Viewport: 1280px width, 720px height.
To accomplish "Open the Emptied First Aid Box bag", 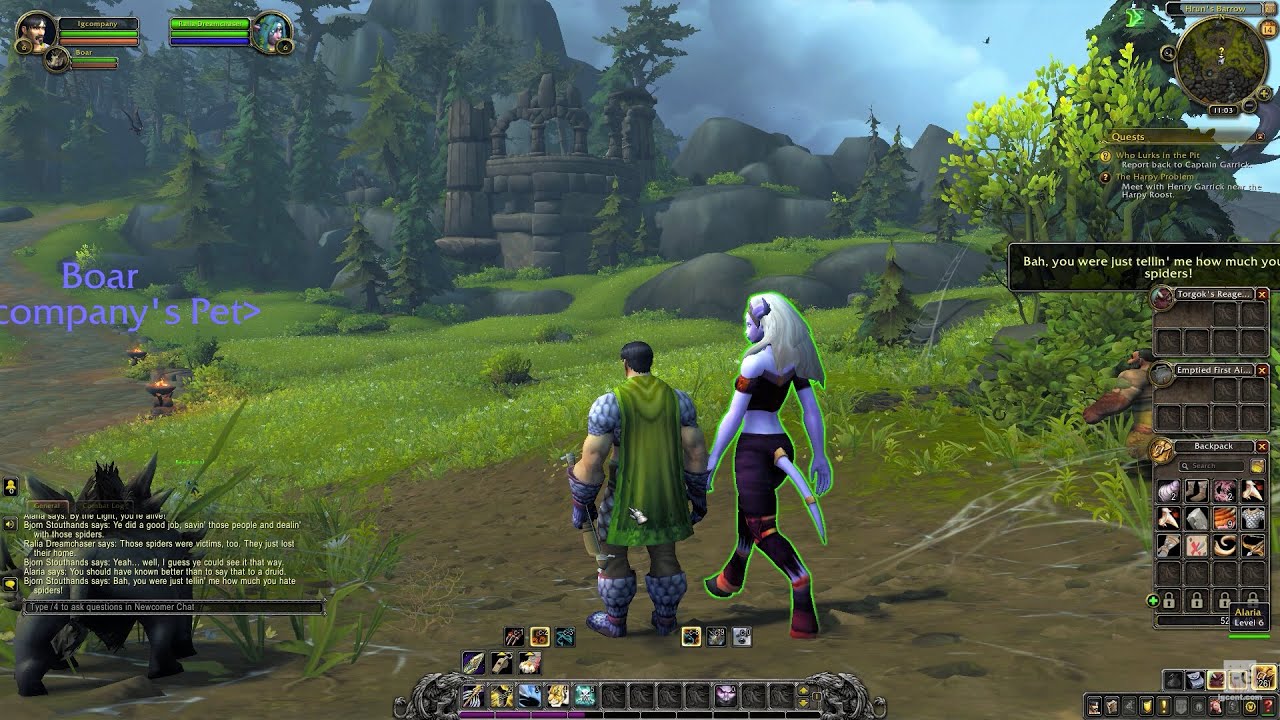I will tap(1162, 373).
